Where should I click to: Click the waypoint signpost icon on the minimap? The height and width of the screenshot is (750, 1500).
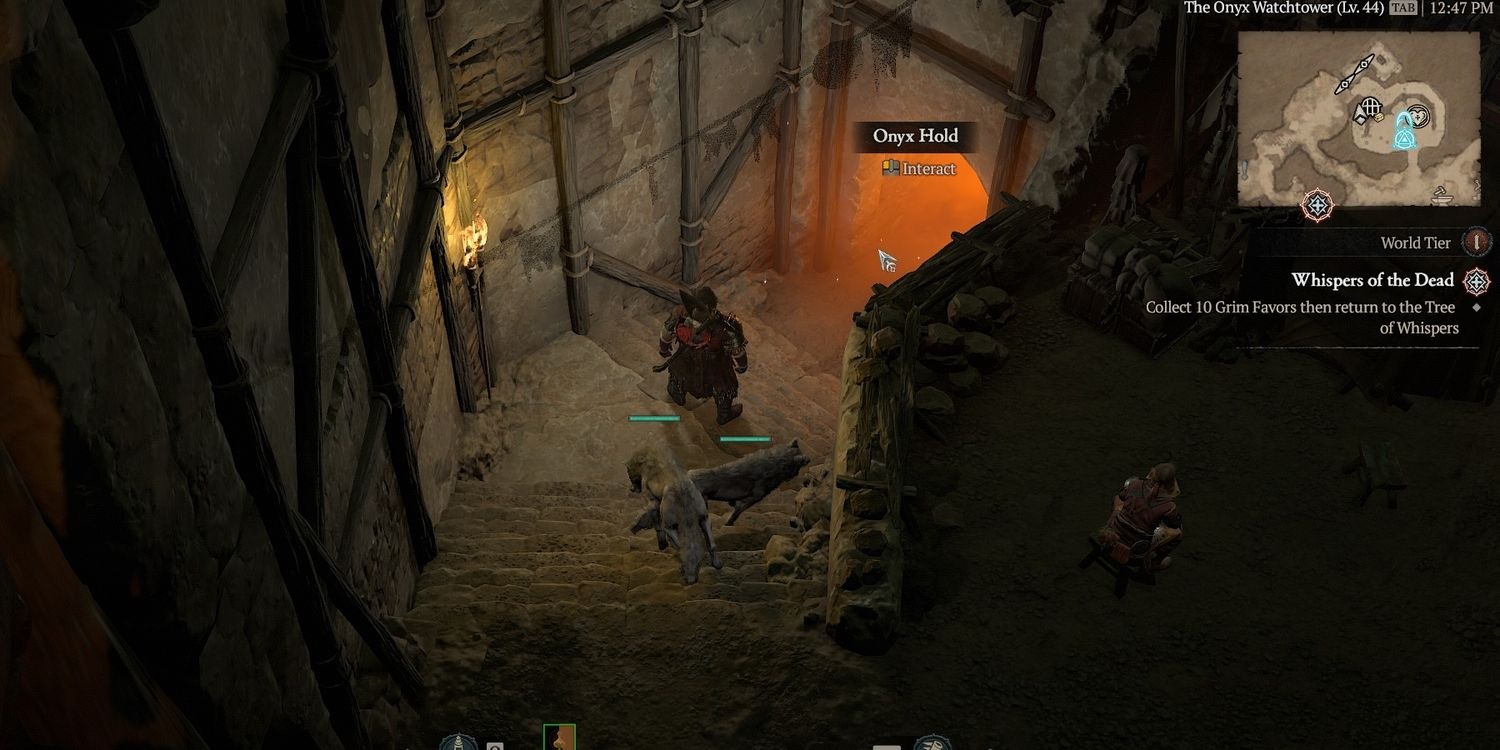tap(1353, 73)
